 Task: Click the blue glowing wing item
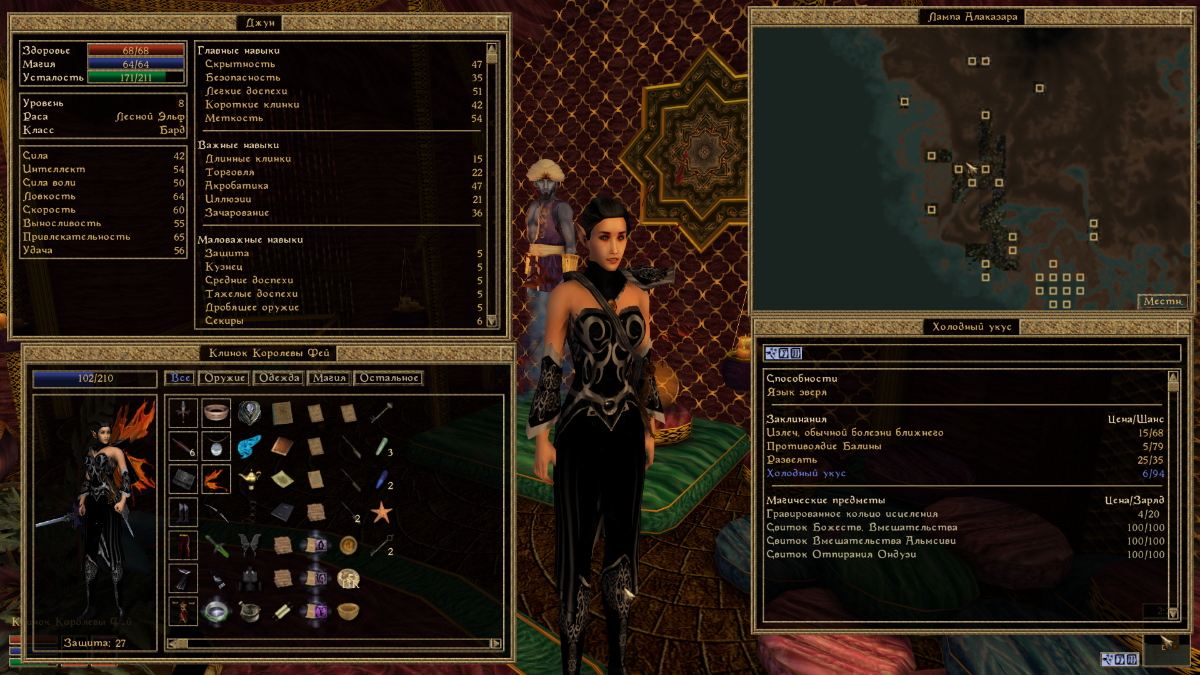click(250, 445)
